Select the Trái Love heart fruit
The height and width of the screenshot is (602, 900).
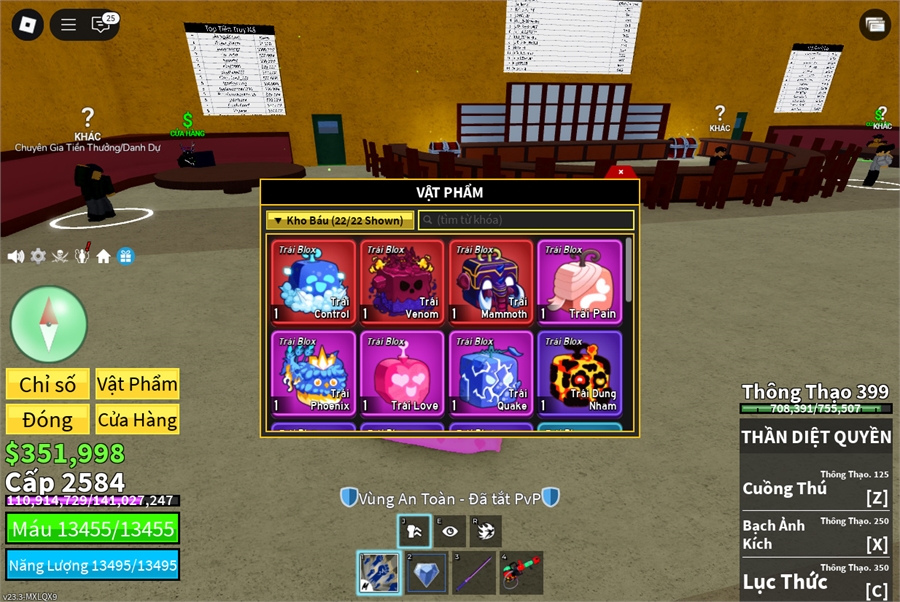coord(402,373)
